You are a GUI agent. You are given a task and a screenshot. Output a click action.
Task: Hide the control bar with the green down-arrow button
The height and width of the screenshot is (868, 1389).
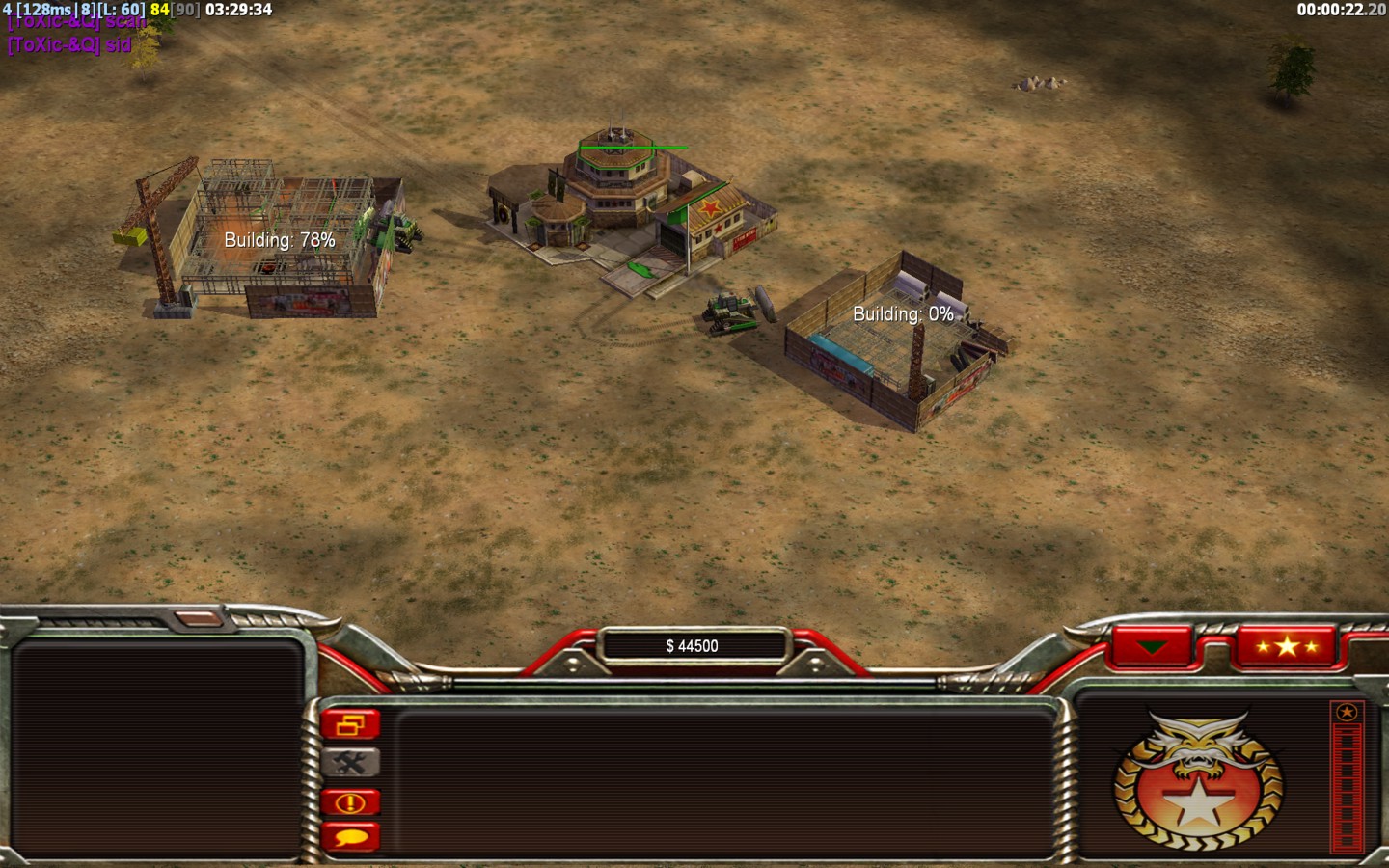(1152, 646)
